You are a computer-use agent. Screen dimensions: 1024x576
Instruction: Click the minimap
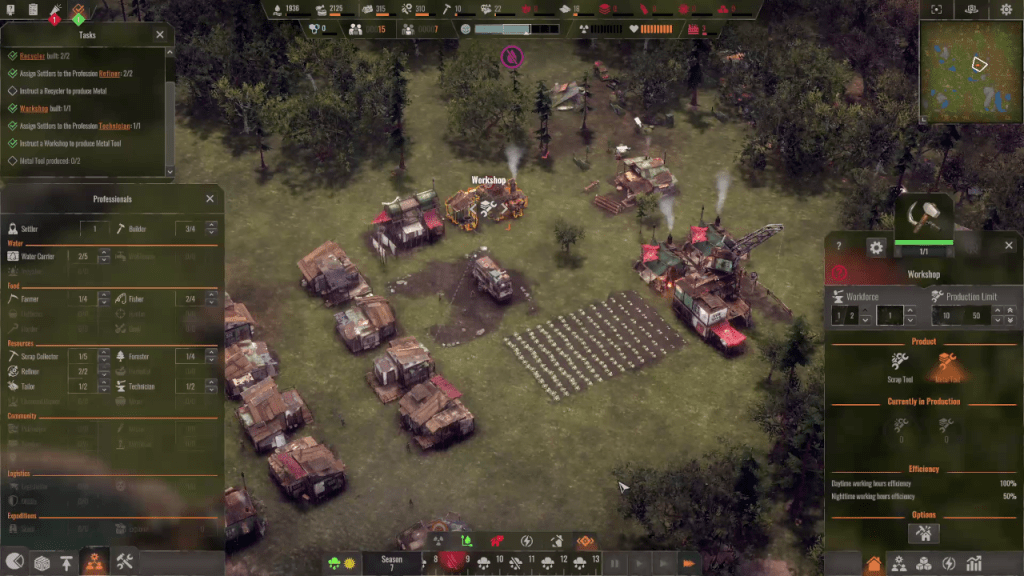[970, 70]
